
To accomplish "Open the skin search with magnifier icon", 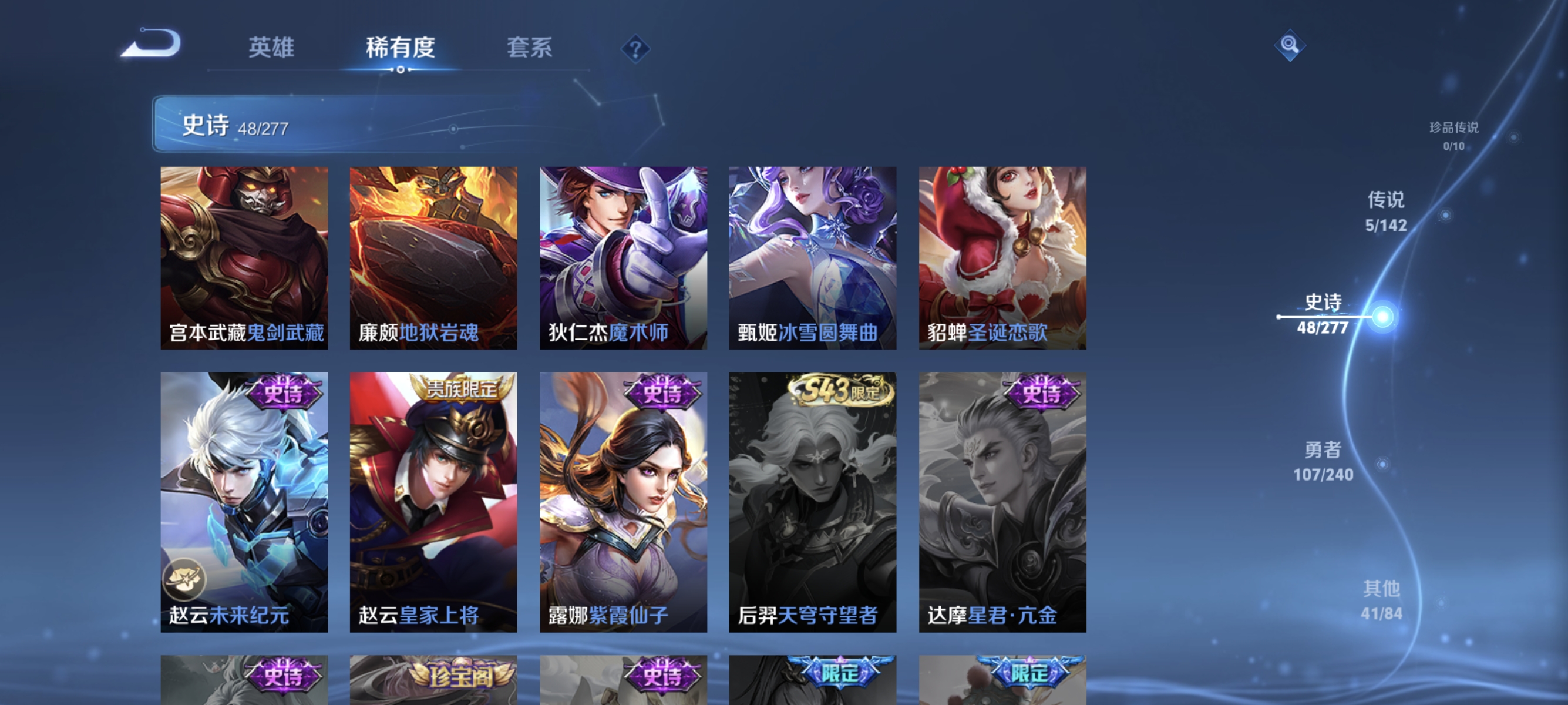I will coord(1290,45).
